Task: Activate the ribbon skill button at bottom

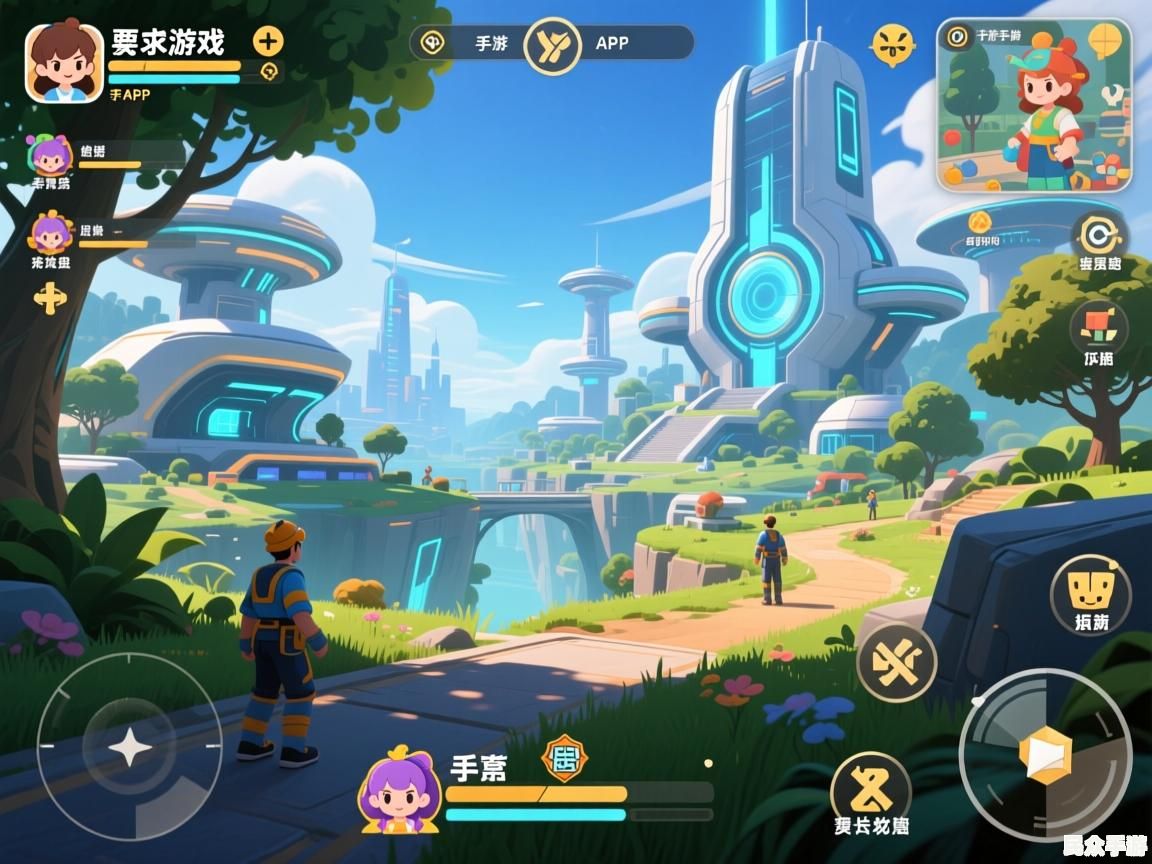Action: 870,788
